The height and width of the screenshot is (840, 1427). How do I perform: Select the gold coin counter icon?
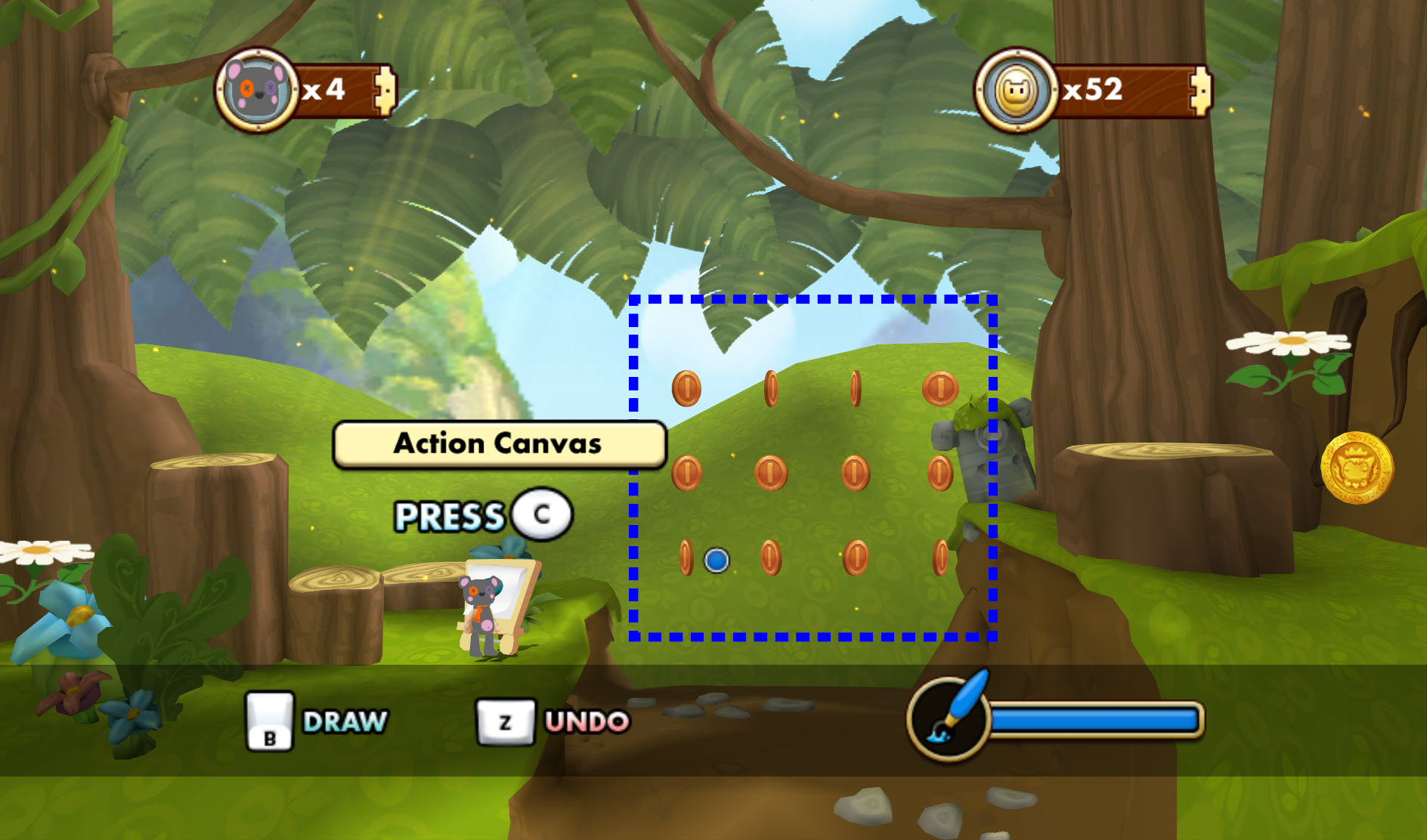coord(1017,90)
